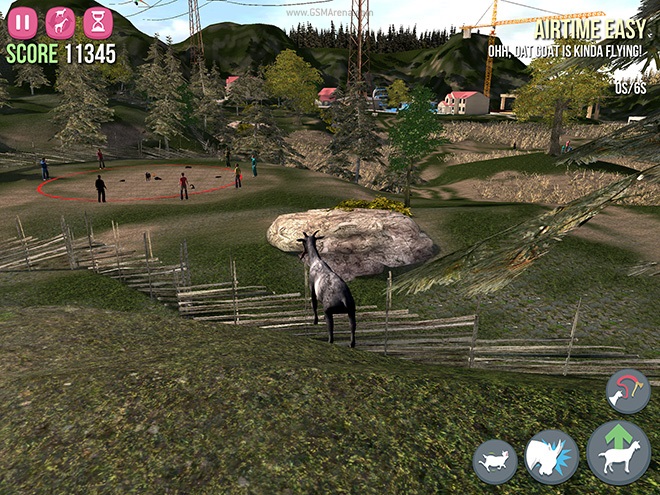Use the goat tongue lick button
The width and height of the screenshot is (660, 495).
[x=627, y=391]
